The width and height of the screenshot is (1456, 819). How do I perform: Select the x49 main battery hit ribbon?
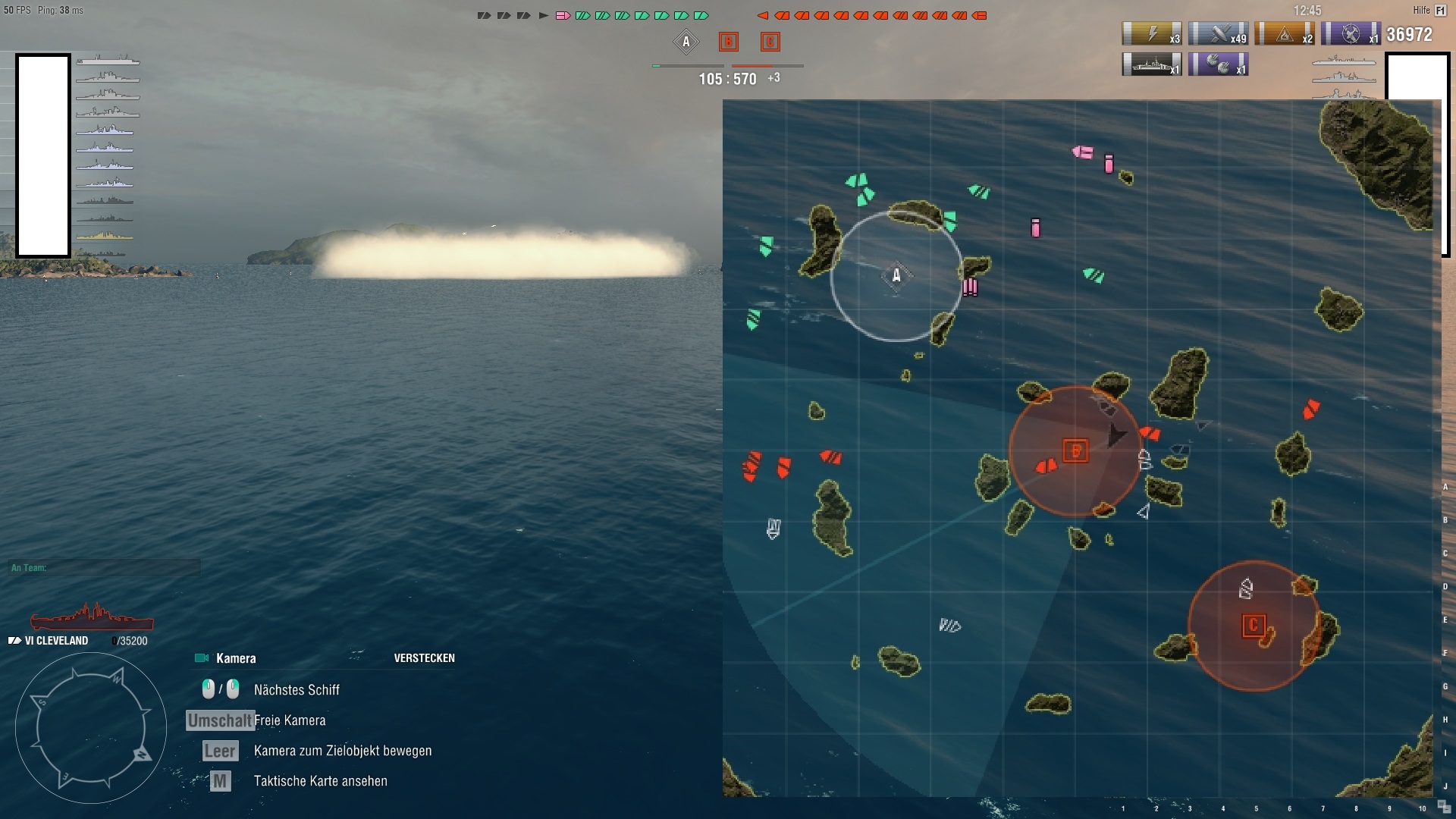pos(1218,33)
